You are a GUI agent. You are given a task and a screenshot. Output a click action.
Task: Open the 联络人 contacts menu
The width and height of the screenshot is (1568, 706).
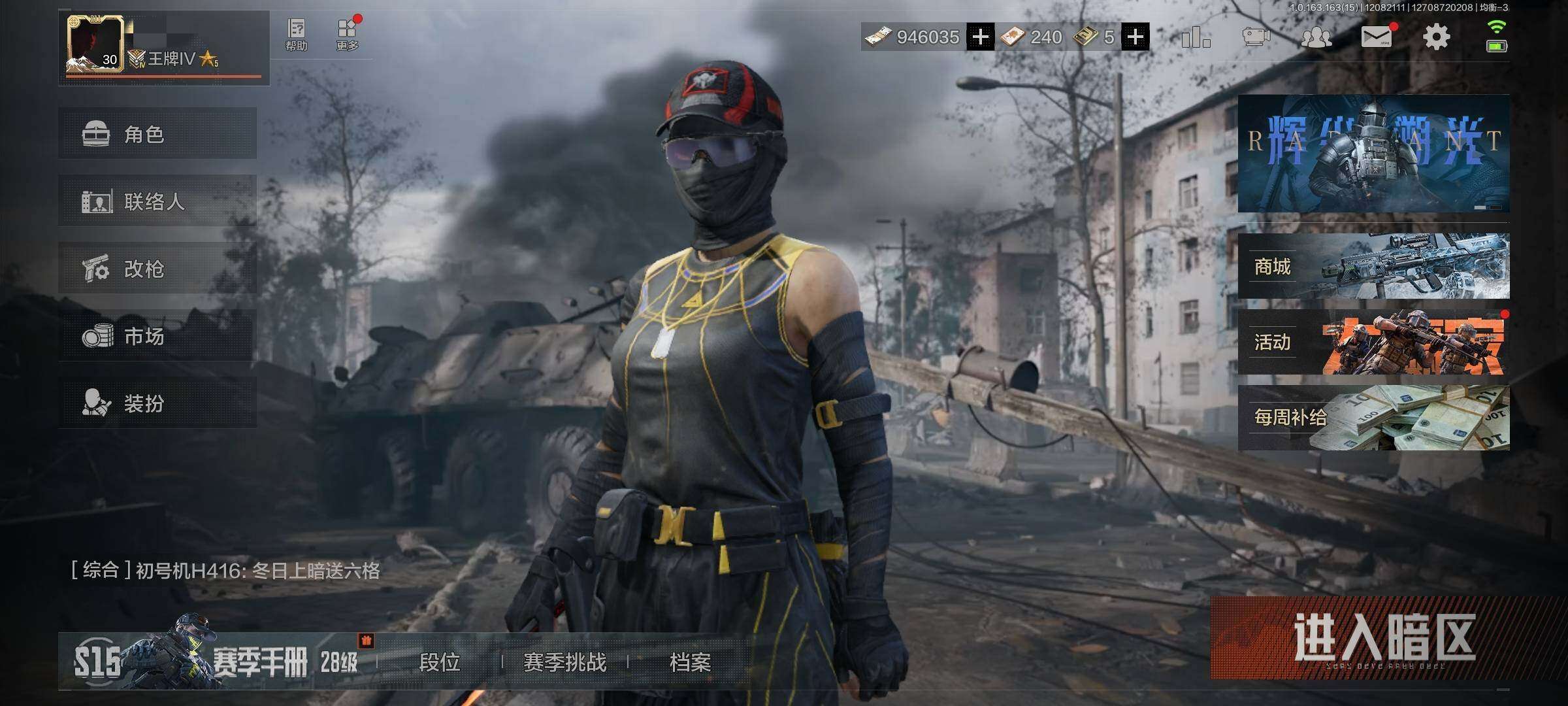pyautogui.click(x=157, y=201)
